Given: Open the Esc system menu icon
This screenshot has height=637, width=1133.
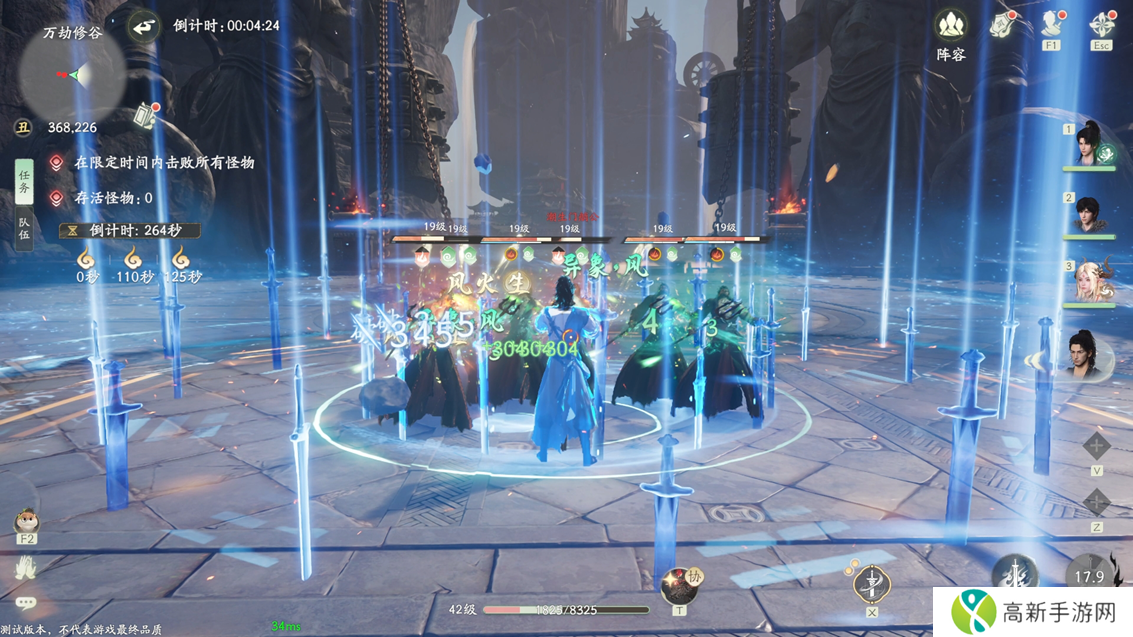Looking at the screenshot, I should [x=1102, y=25].
